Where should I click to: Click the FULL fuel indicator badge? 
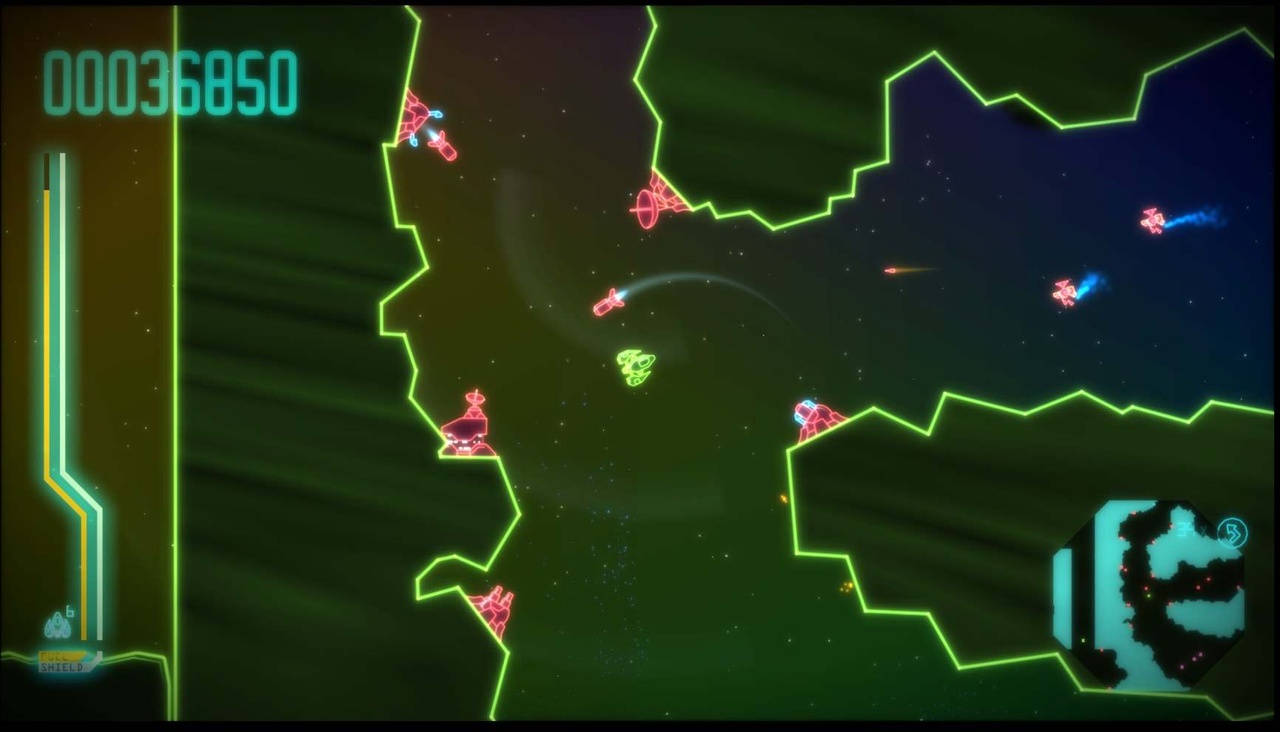pyautogui.click(x=60, y=655)
